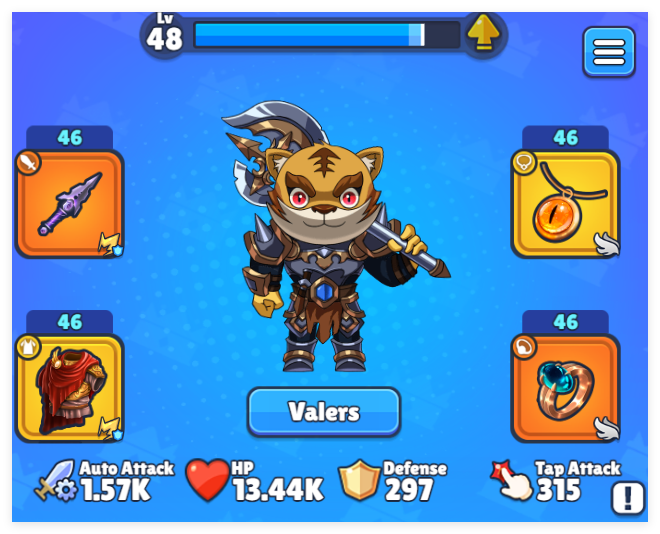Click the Valers name button

(x=324, y=411)
